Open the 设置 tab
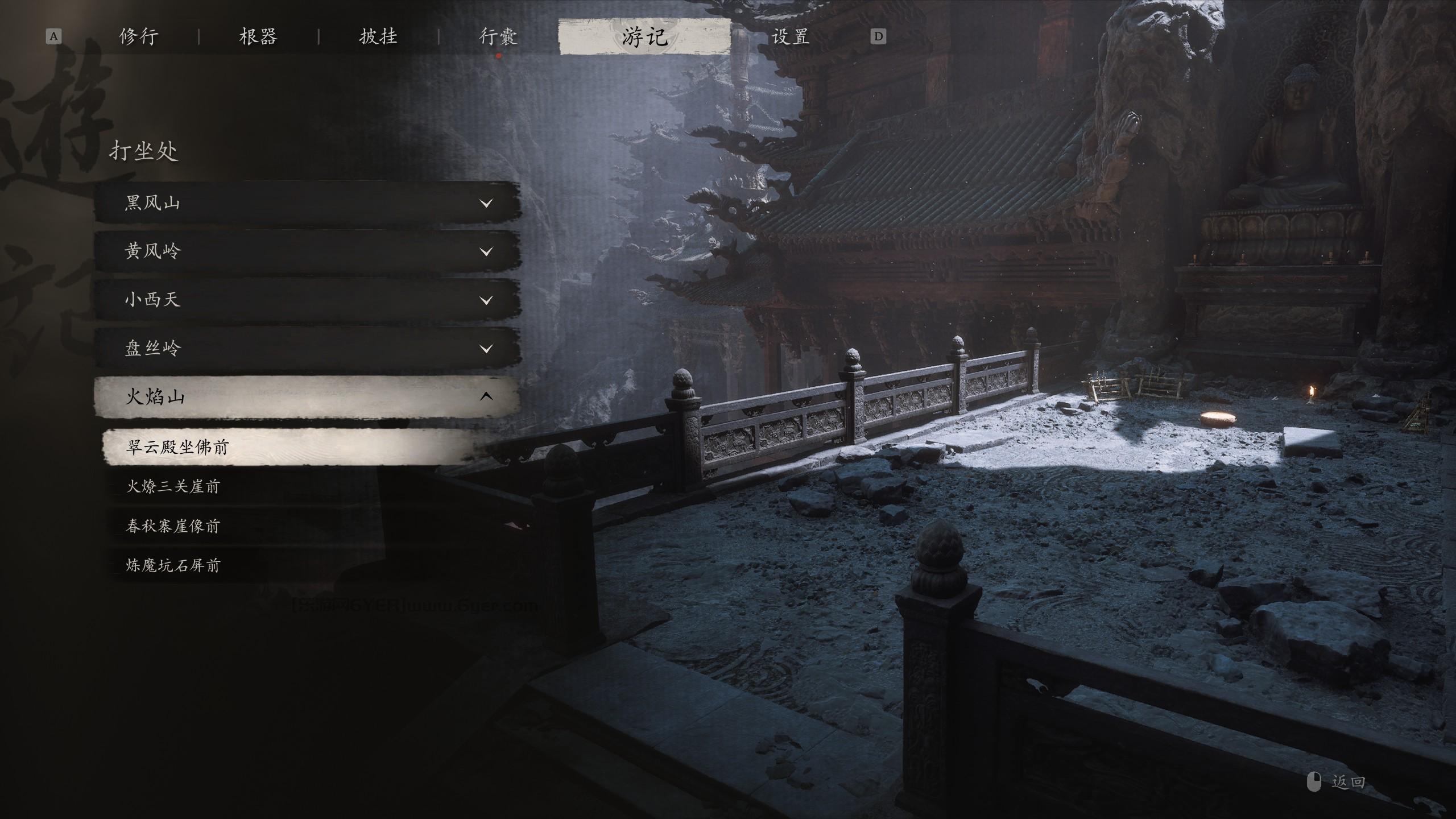This screenshot has width=1456, height=819. click(x=791, y=37)
